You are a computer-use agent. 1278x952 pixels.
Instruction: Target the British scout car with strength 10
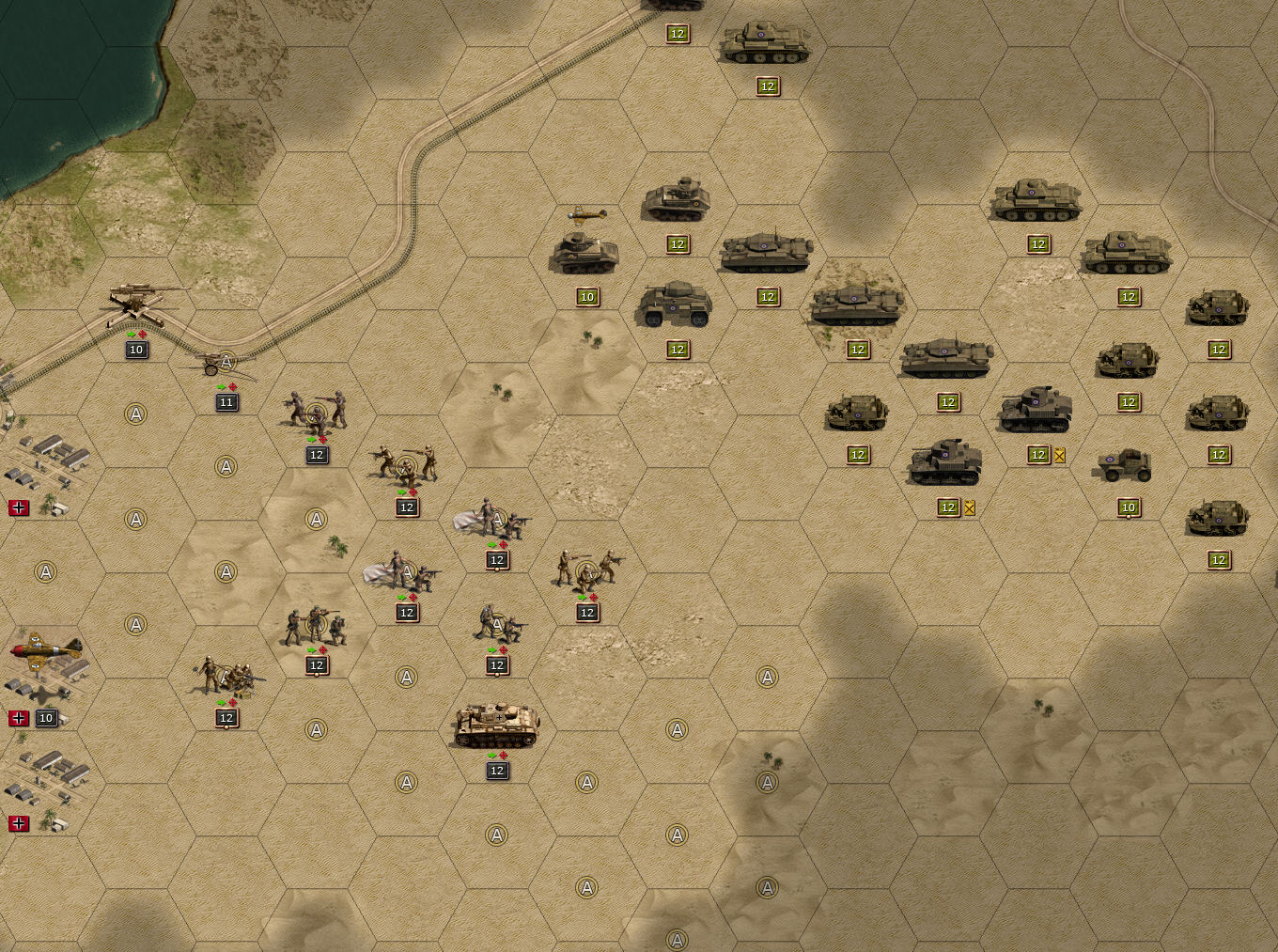tap(1126, 464)
